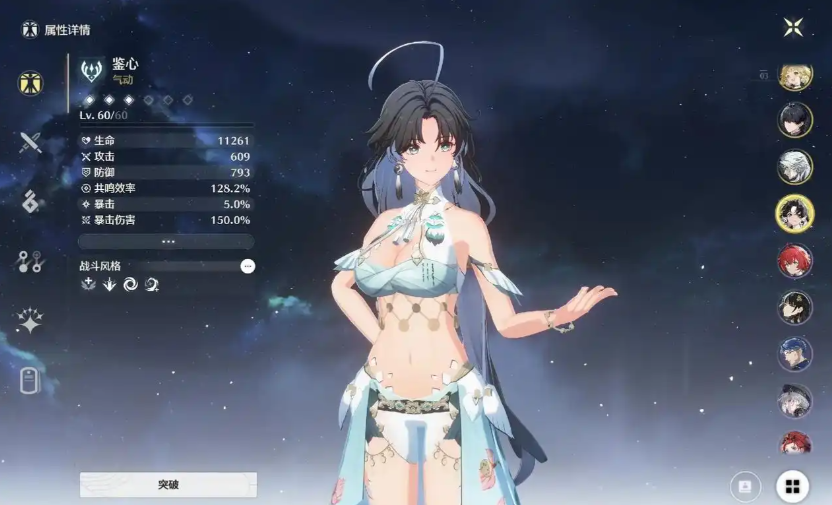Close the character screen with the X
The height and width of the screenshot is (505, 832).
(793, 27)
